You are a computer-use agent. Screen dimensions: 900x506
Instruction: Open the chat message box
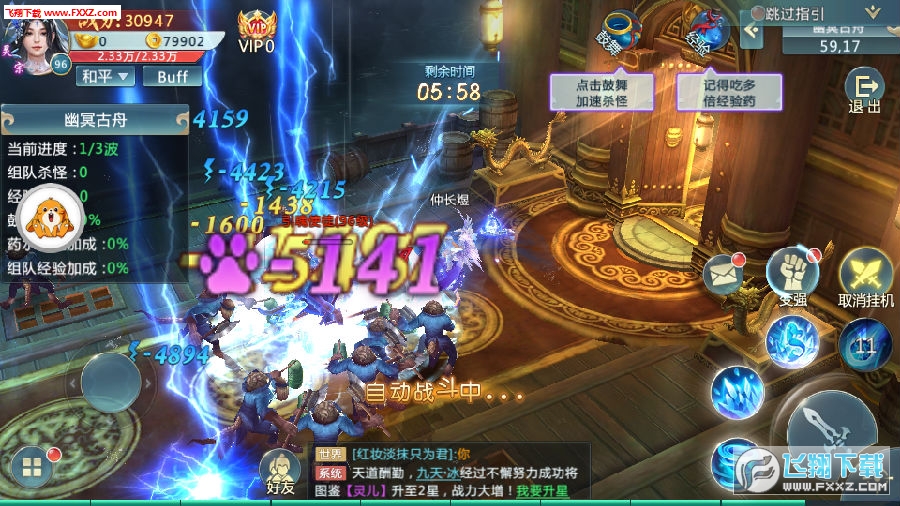[x=450, y=472]
